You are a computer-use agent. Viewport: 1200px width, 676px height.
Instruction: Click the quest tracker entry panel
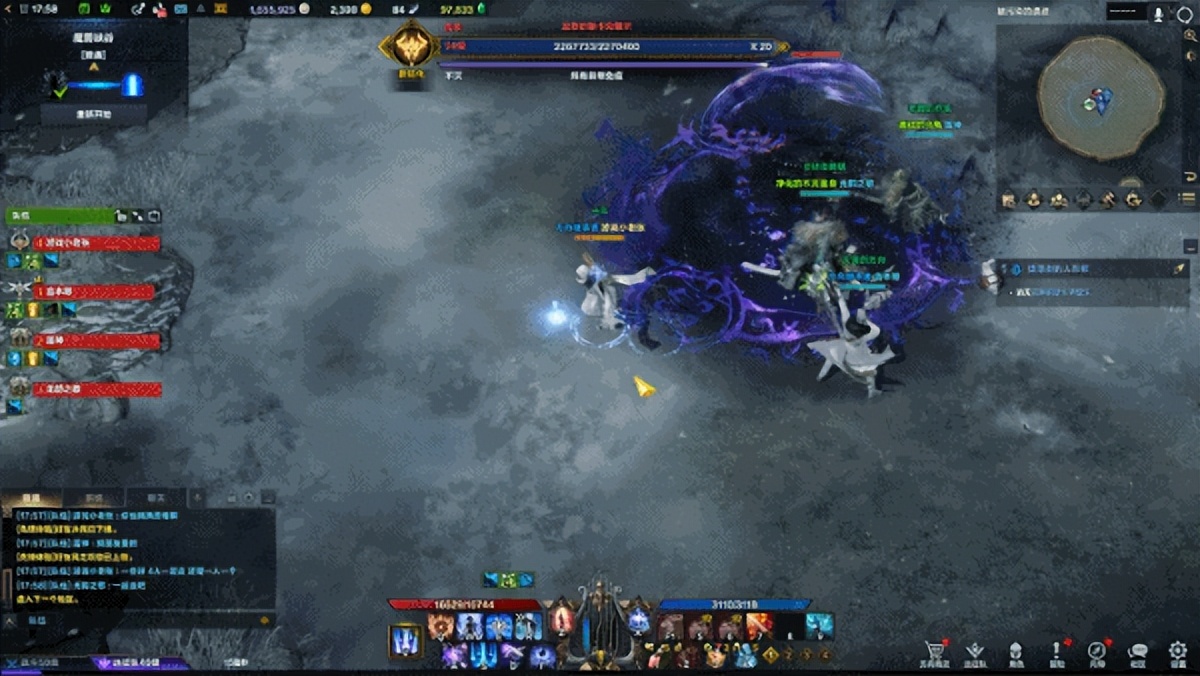click(x=1091, y=268)
